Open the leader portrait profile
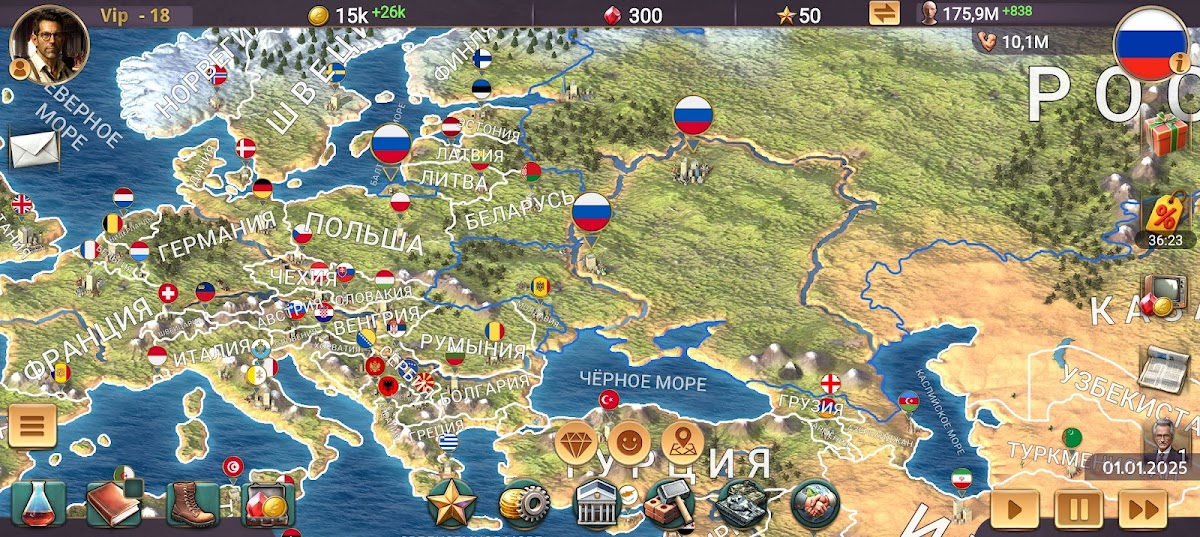 tap(49, 44)
